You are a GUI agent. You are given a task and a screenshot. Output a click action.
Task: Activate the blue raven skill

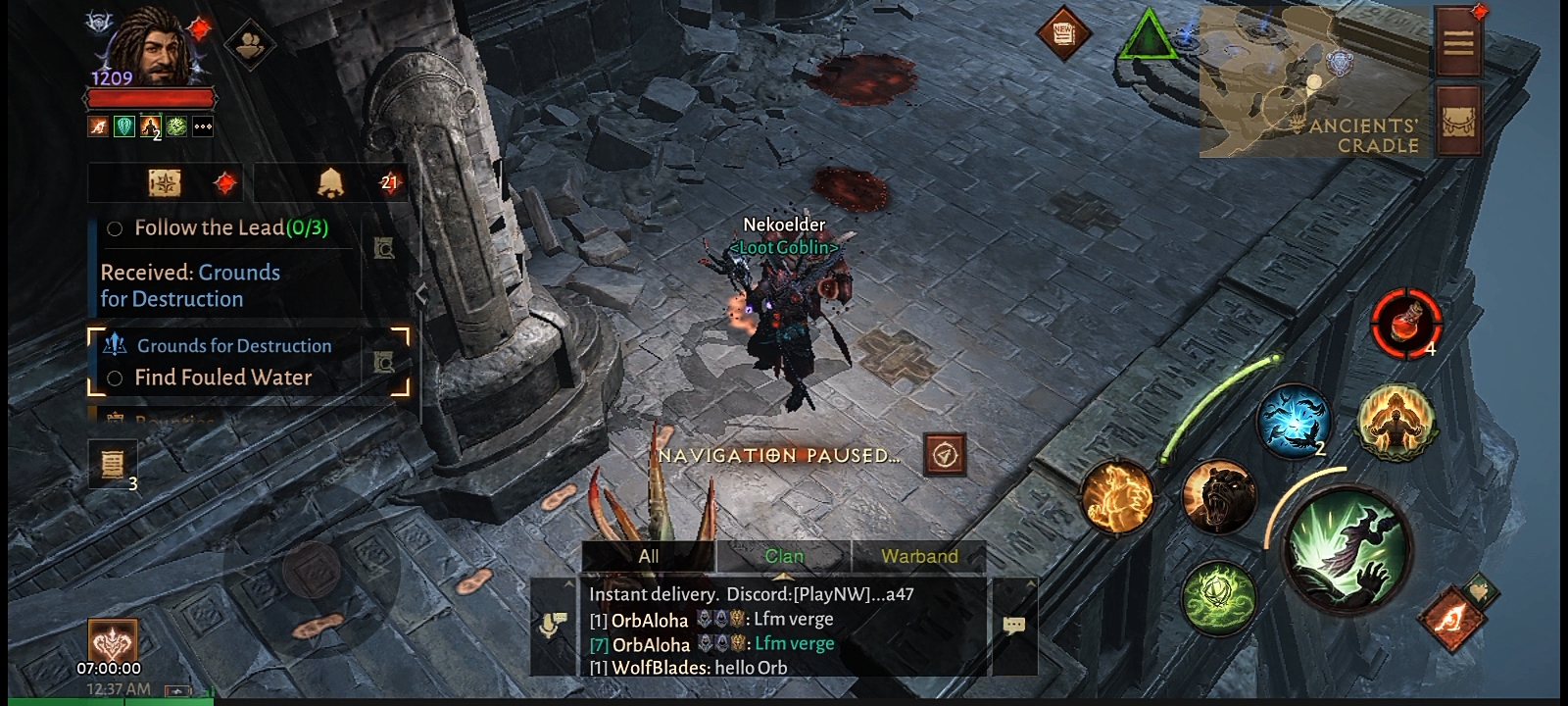pyautogui.click(x=1294, y=420)
